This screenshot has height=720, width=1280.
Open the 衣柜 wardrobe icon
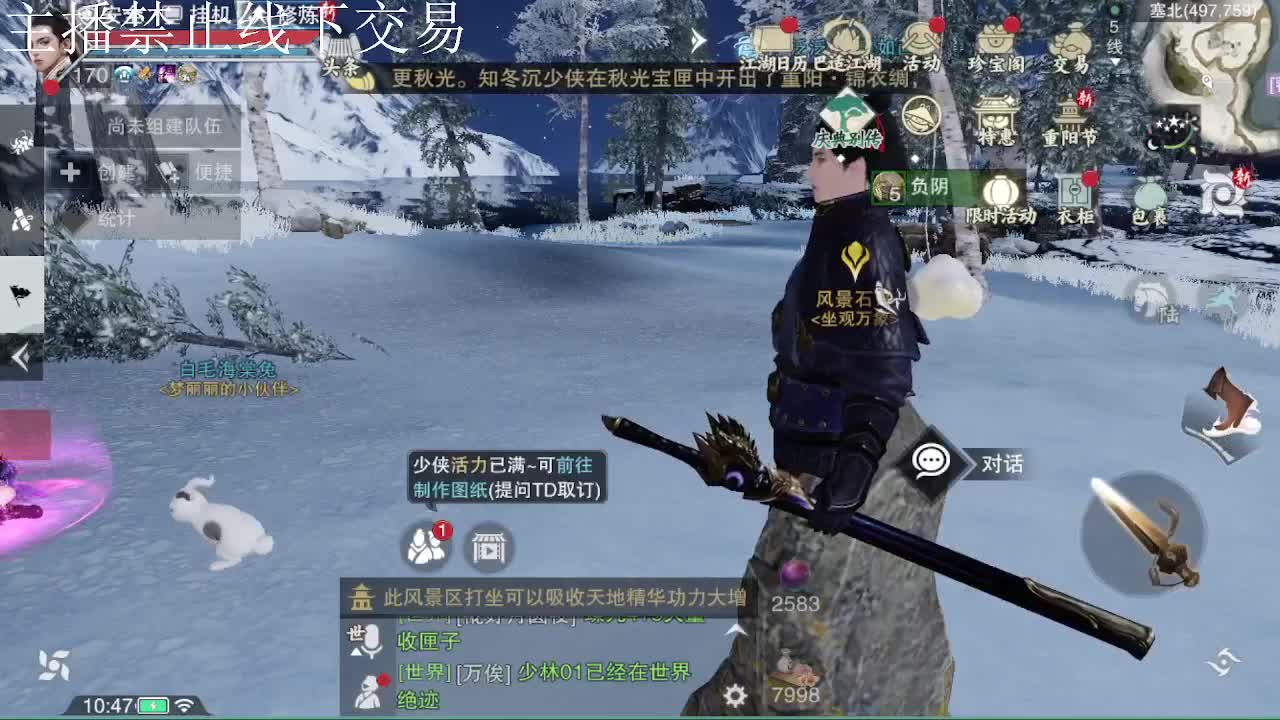pyautogui.click(x=1073, y=190)
